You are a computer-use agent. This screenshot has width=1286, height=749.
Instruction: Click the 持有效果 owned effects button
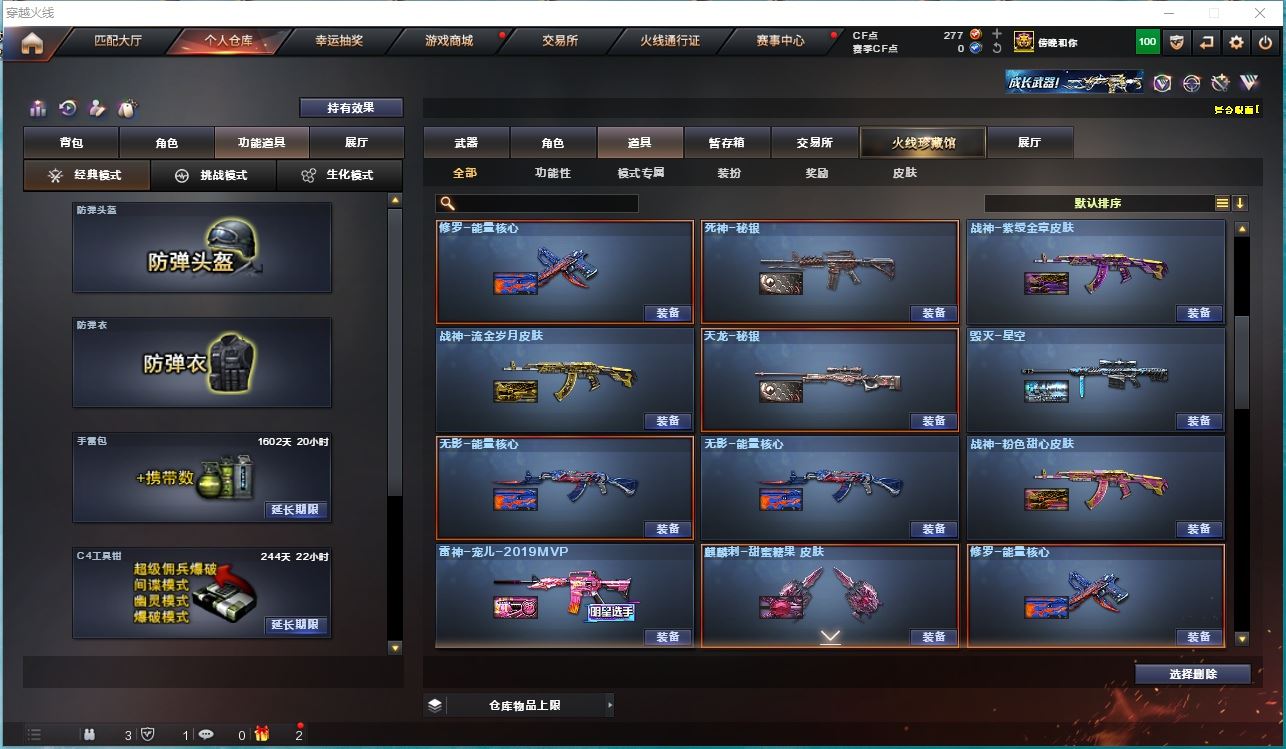(x=351, y=108)
